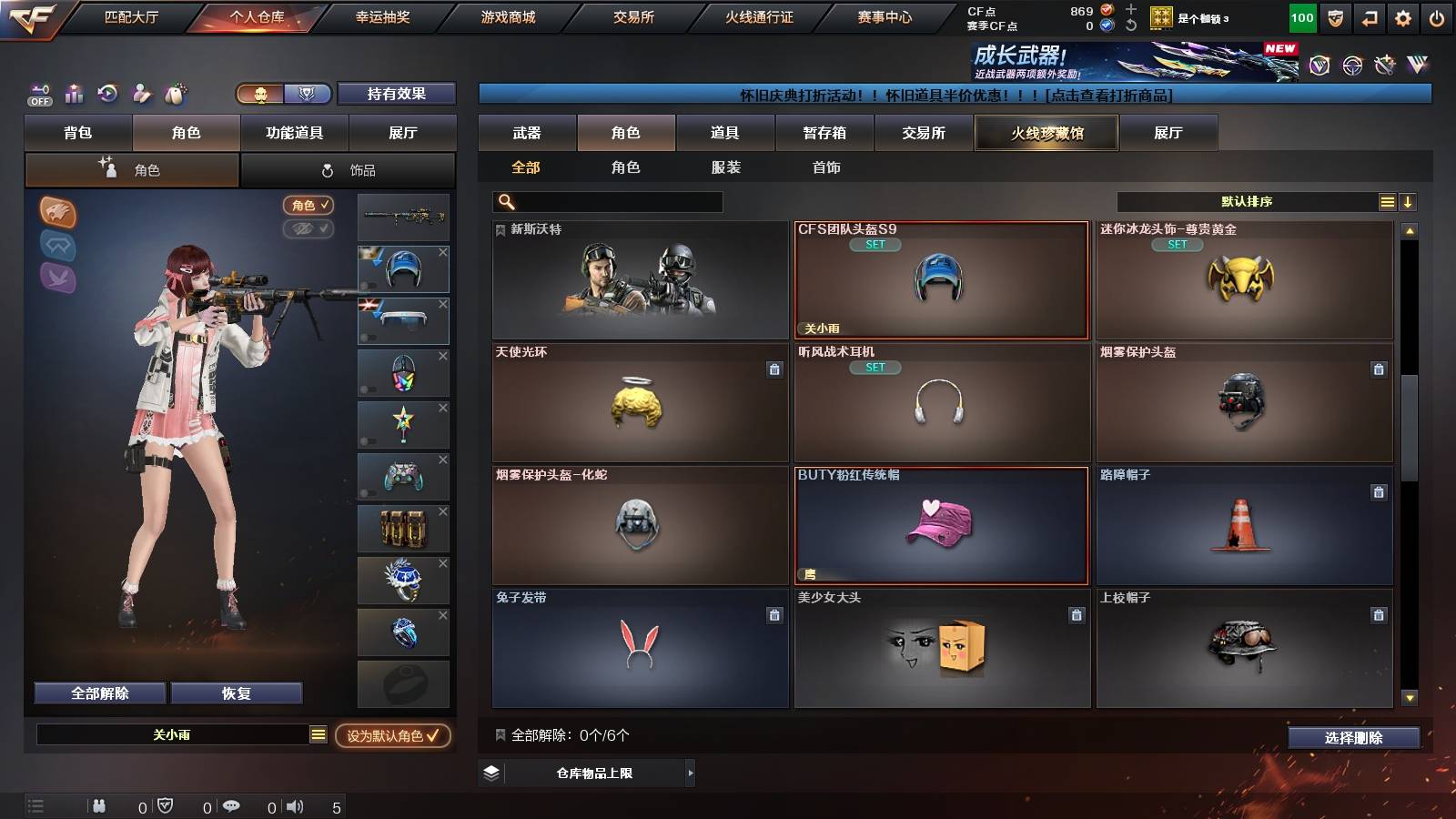The width and height of the screenshot is (1456, 819).
Task: Toggle the eye visibility icon under 角色 tag
Action: (x=308, y=229)
